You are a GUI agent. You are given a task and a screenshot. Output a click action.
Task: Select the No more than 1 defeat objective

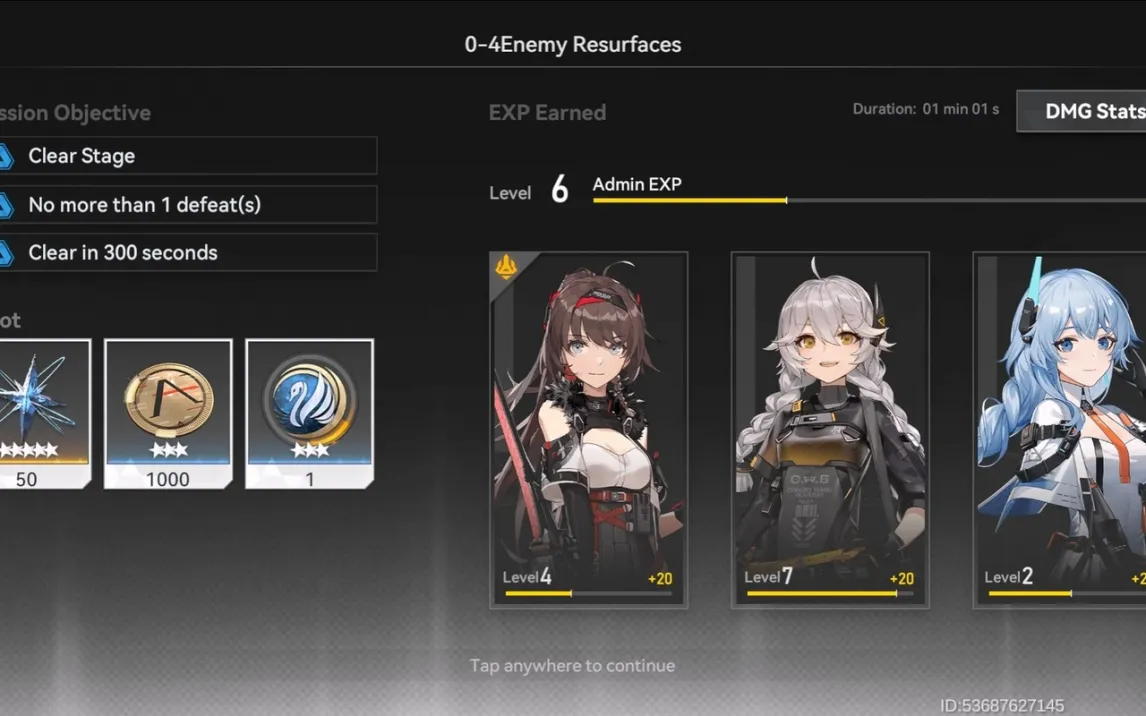click(188, 204)
